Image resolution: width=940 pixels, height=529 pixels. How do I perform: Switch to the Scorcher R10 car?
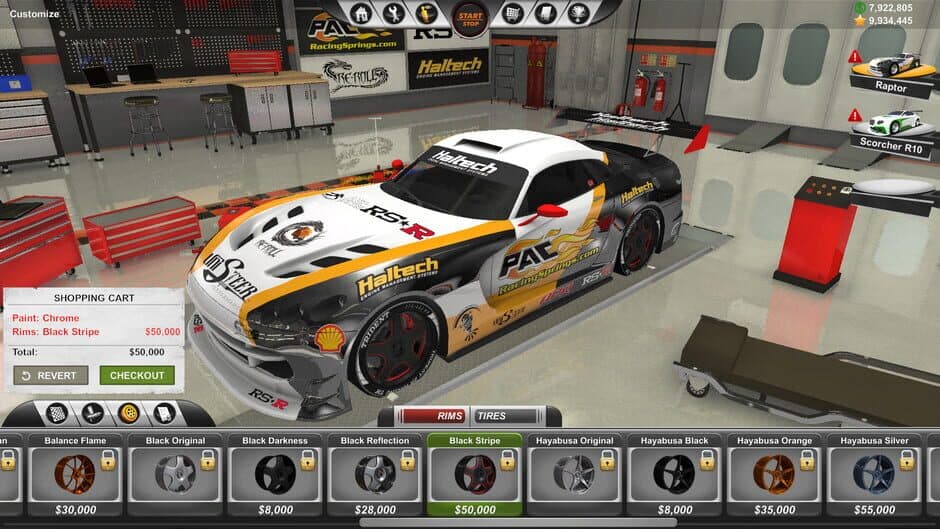pos(892,128)
